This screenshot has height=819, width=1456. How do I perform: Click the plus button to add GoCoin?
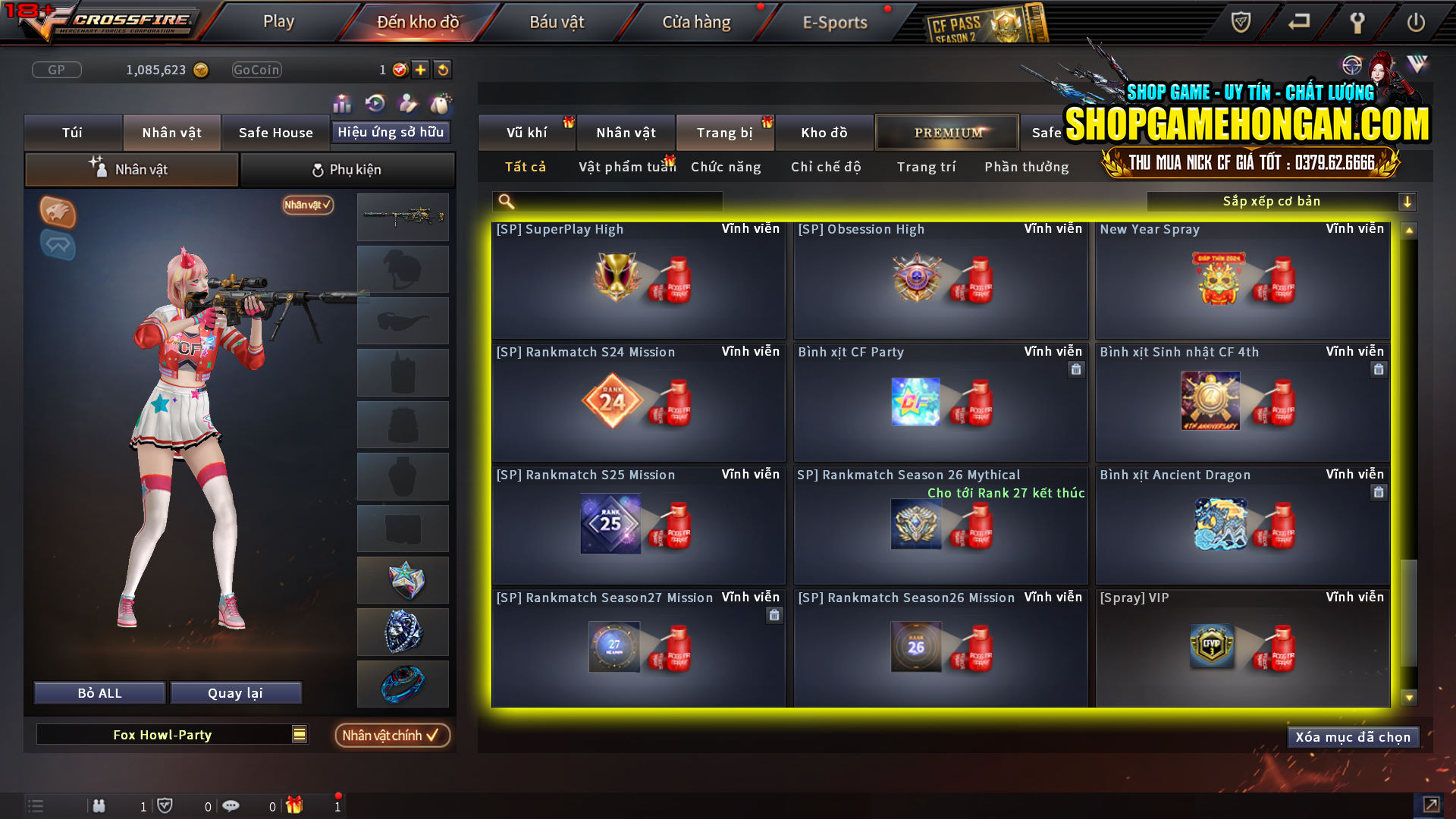[x=419, y=69]
